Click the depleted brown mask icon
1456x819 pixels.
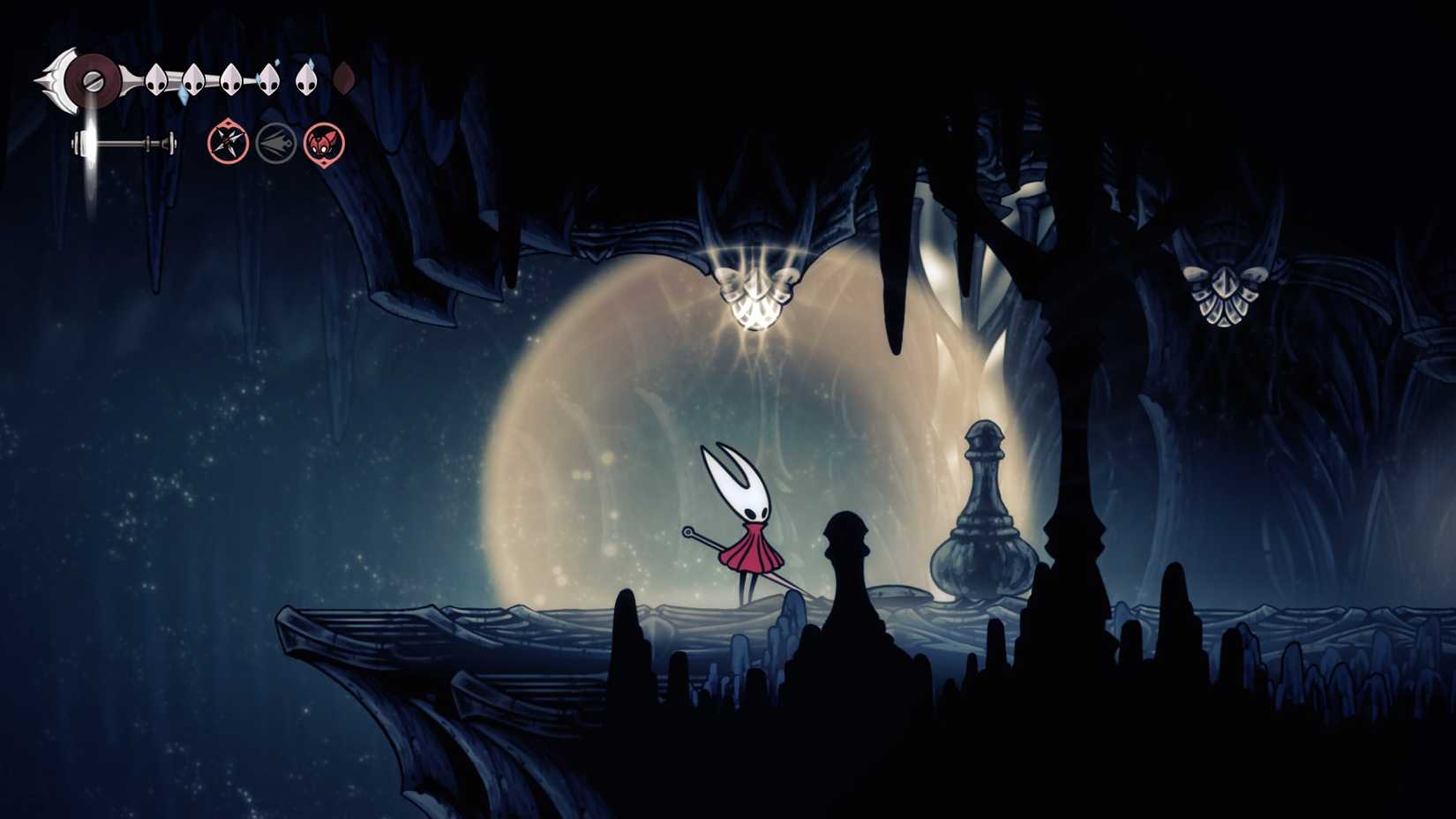tap(342, 78)
